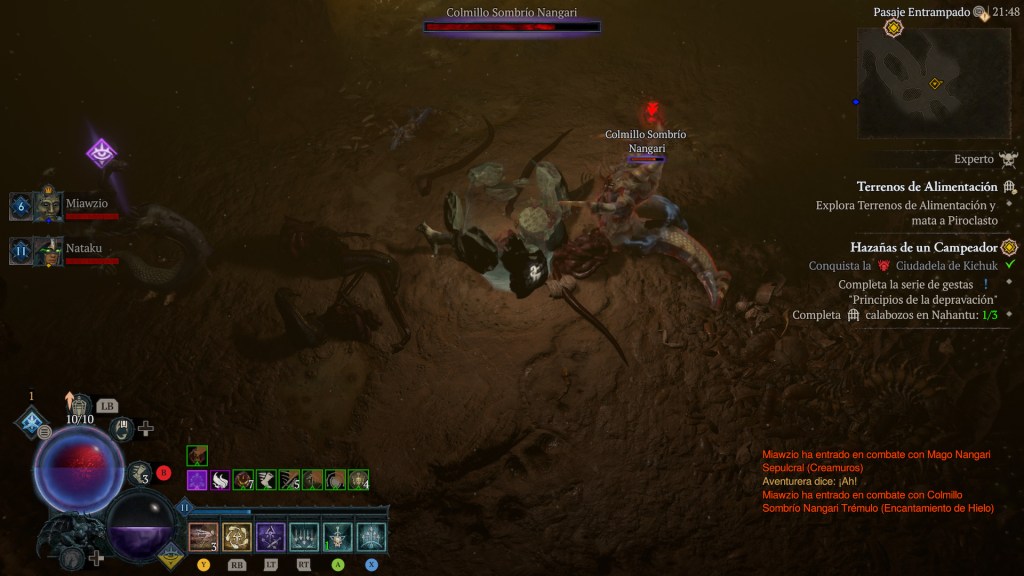Activate the last teal skill on the action bar
Viewport: 1024px width, 576px height.
pyautogui.click(x=371, y=537)
